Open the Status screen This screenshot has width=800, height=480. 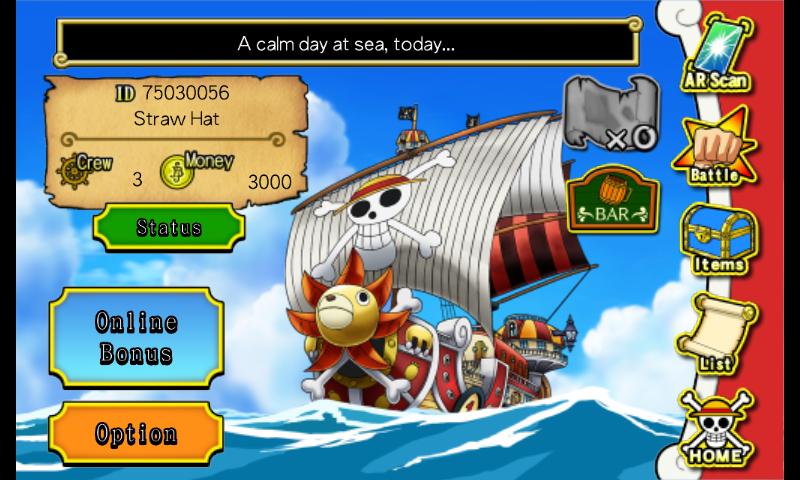click(168, 228)
